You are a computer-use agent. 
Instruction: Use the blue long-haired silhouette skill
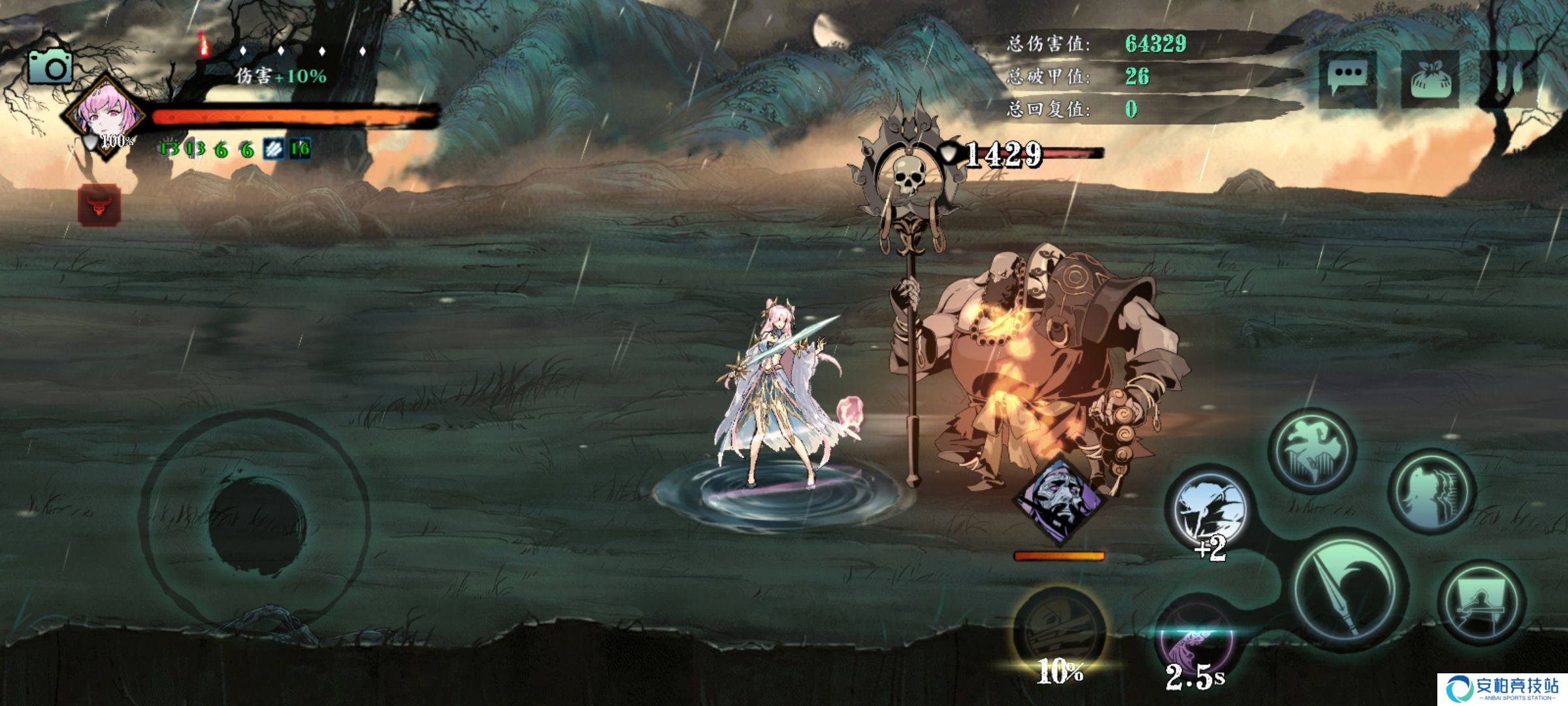1431,491
